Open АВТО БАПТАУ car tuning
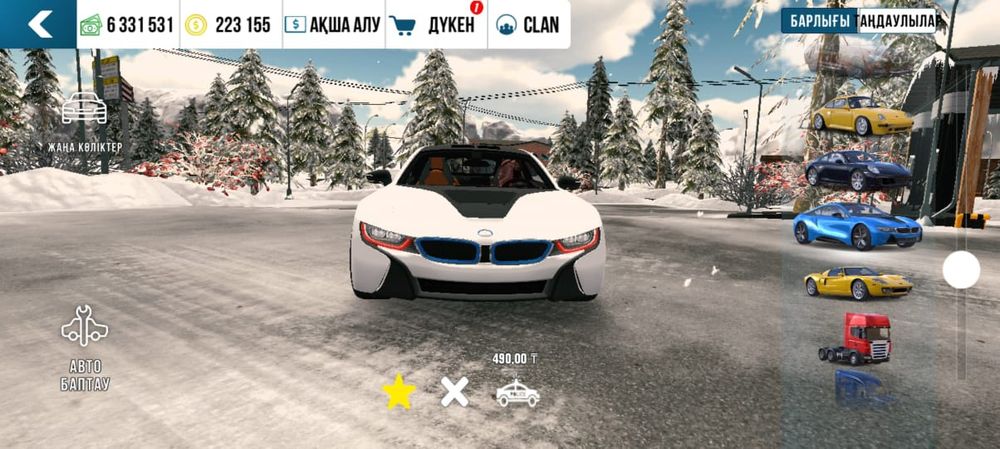This screenshot has width=1000, height=449. 85,347
